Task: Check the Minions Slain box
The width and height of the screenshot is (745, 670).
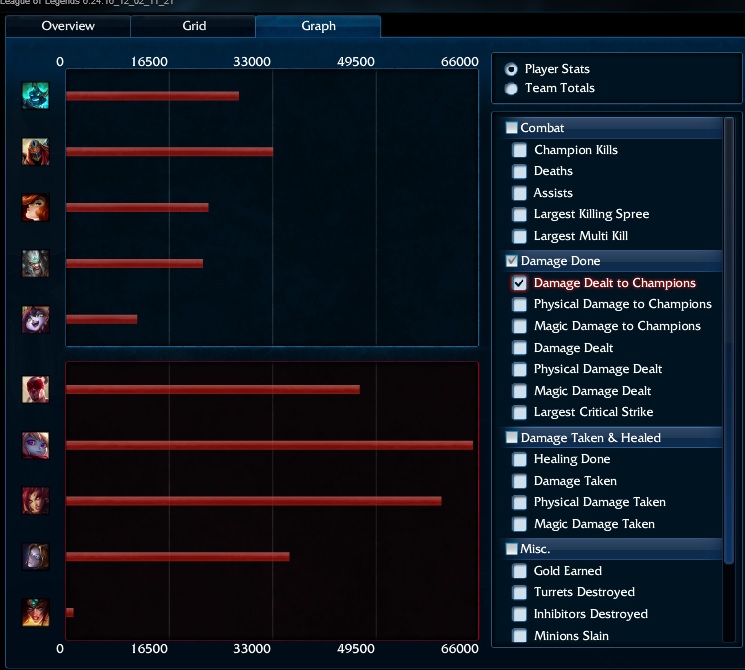Action: (519, 636)
